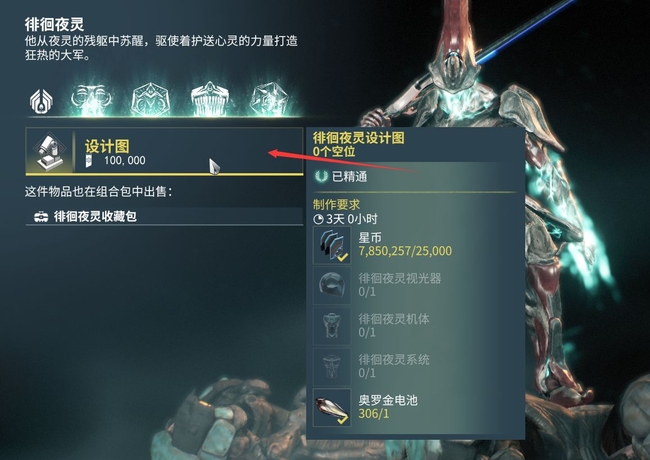650x460 pixels.
Task: Select the Warframe passive emblem icon
Action: click(41, 99)
